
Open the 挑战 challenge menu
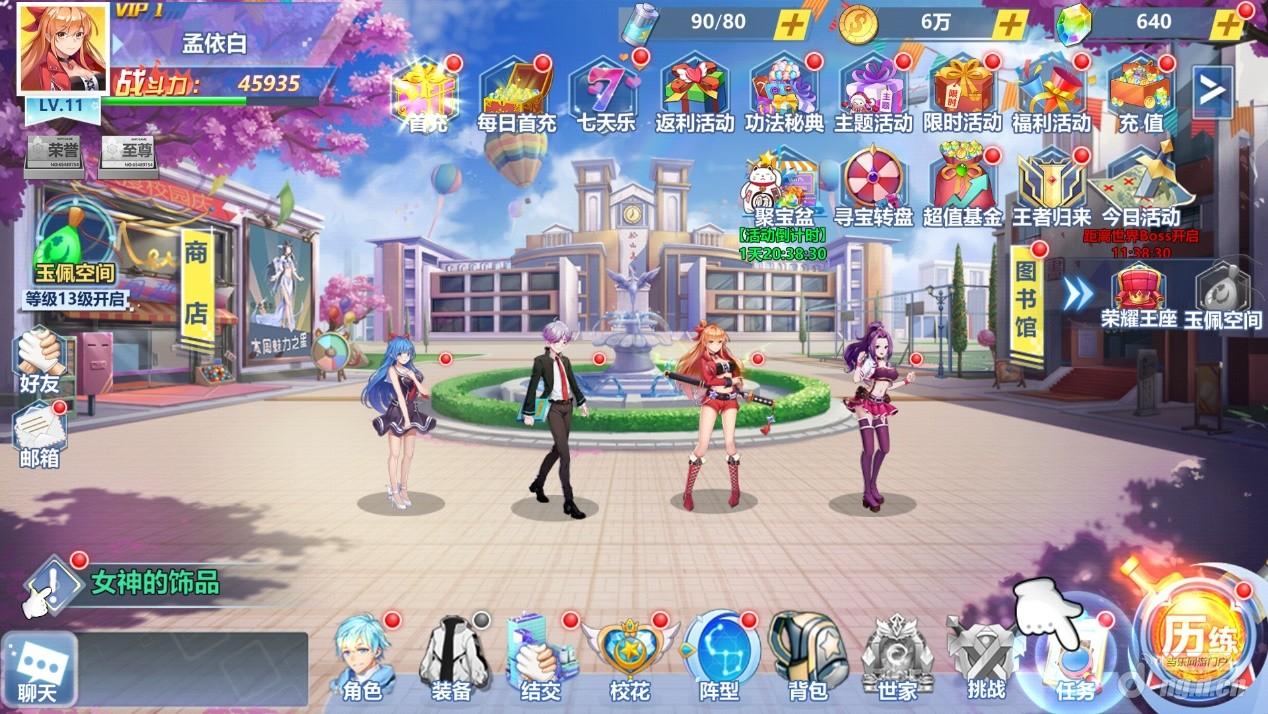click(x=985, y=656)
